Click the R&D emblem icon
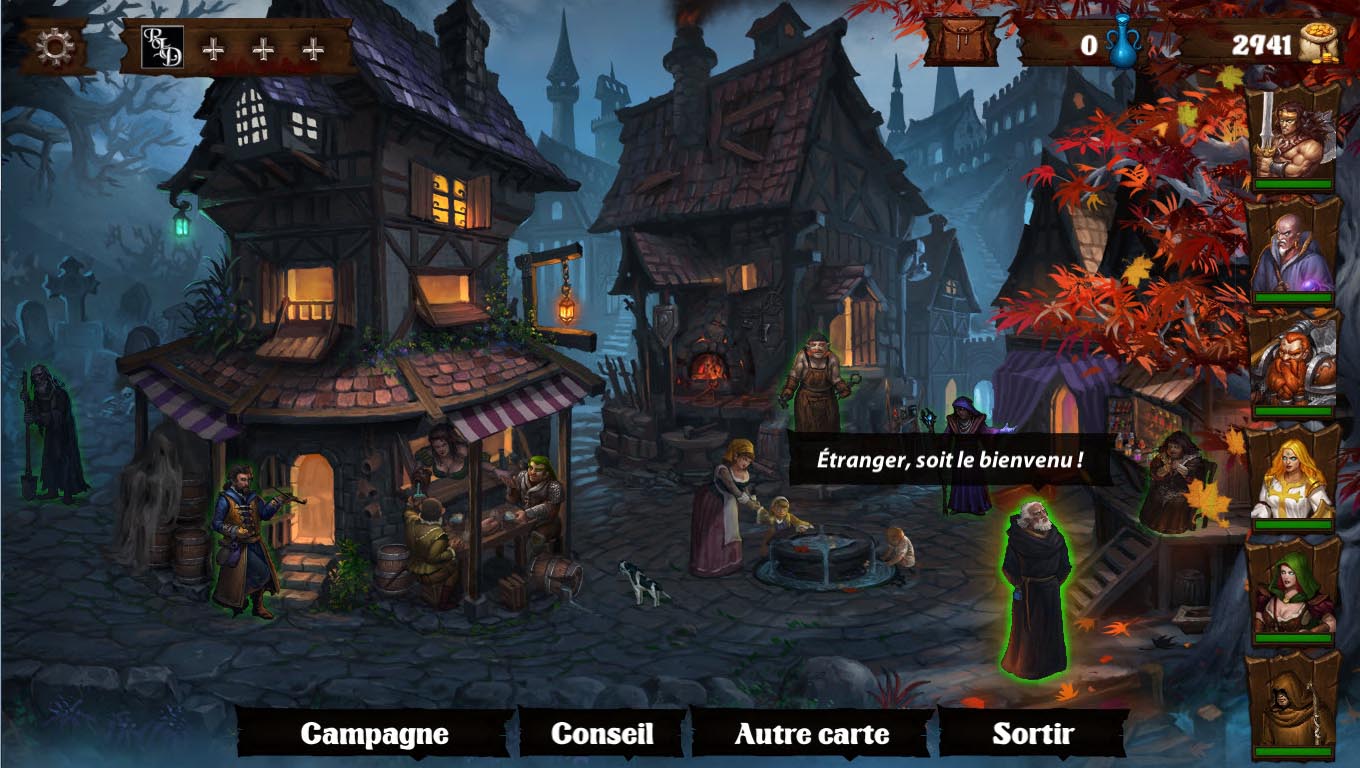Image resolution: width=1360 pixels, height=768 pixels. point(161,47)
